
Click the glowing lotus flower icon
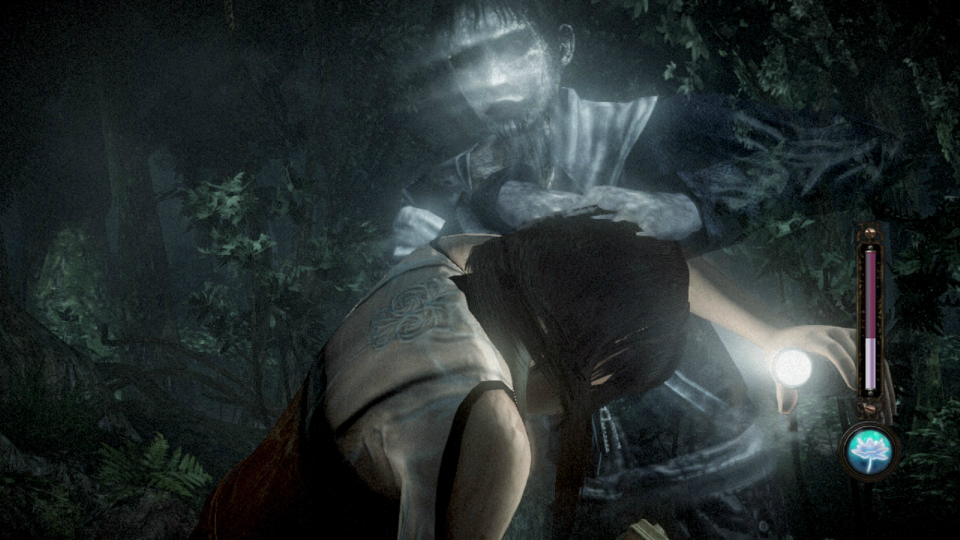tap(870, 450)
